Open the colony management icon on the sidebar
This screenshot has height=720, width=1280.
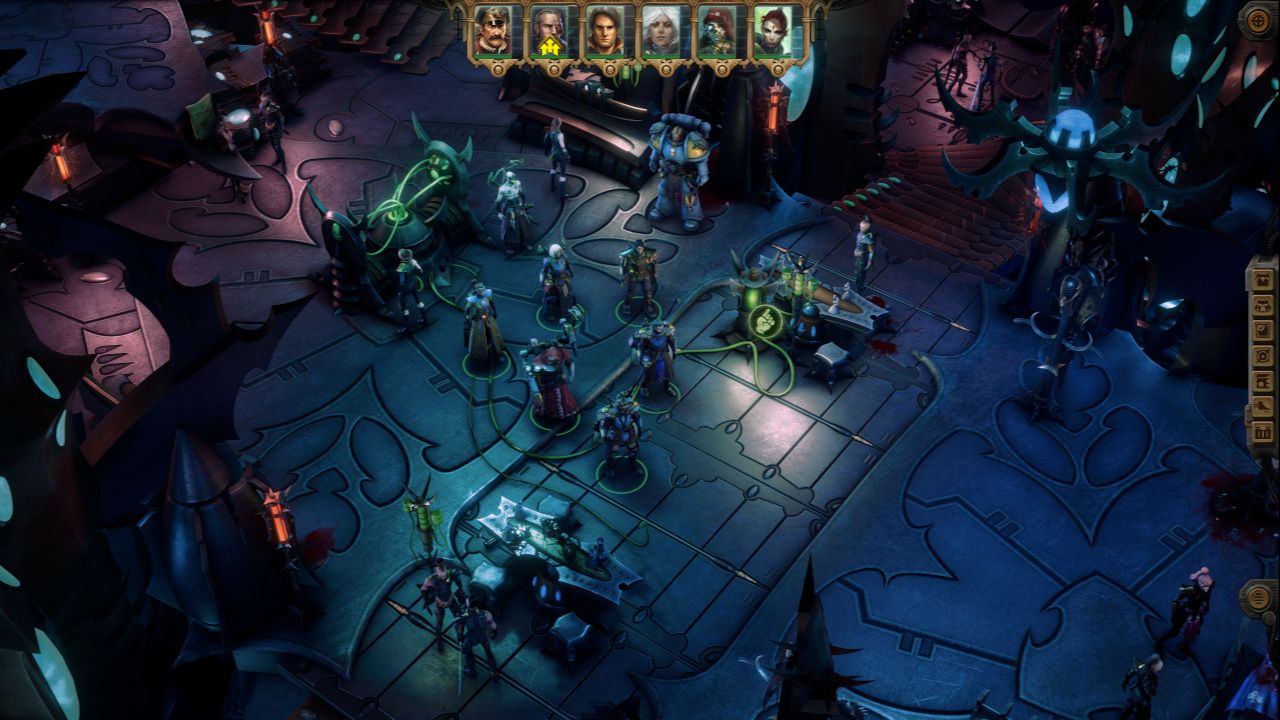pos(1263,381)
